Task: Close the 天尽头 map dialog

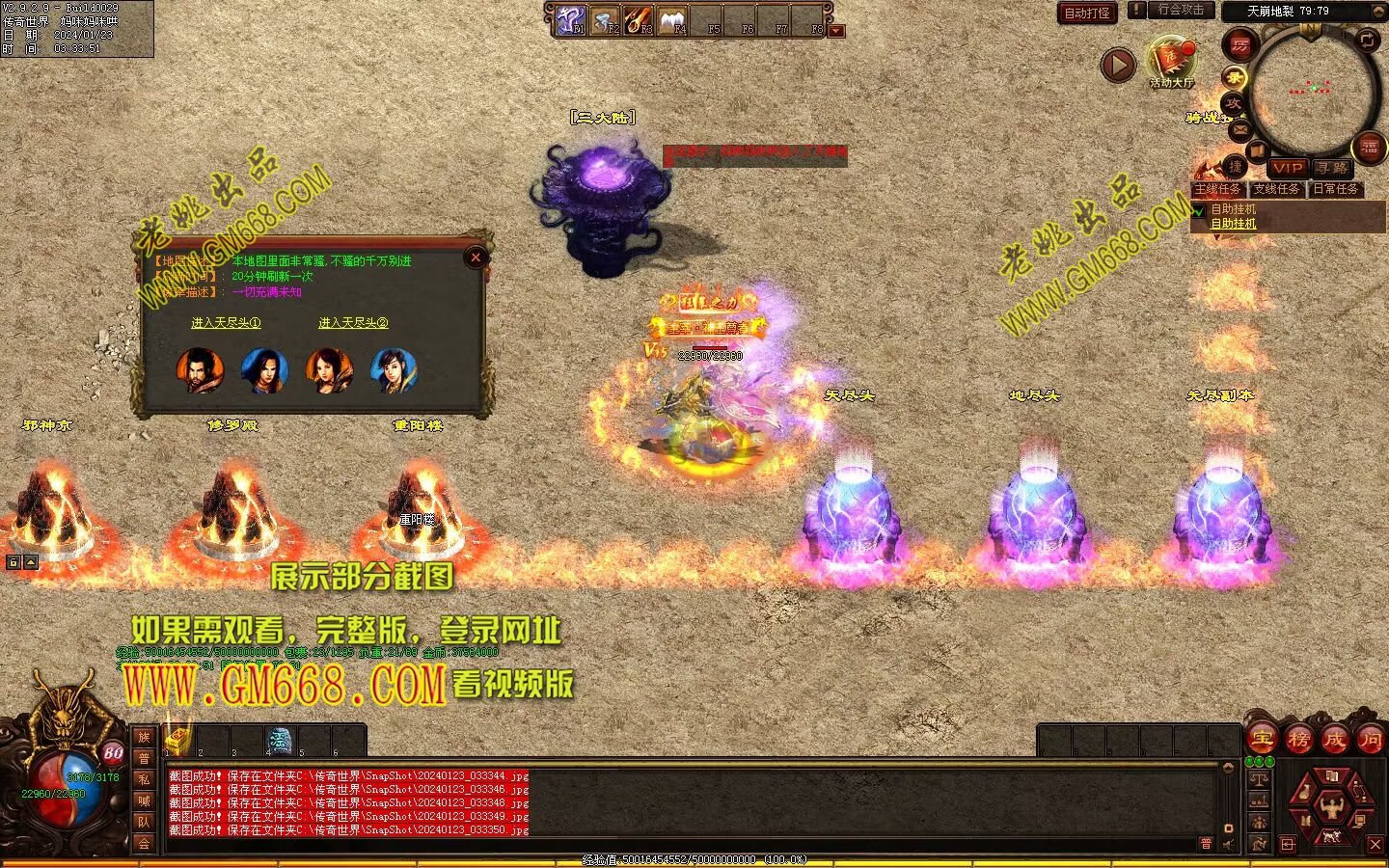Action: point(475,258)
